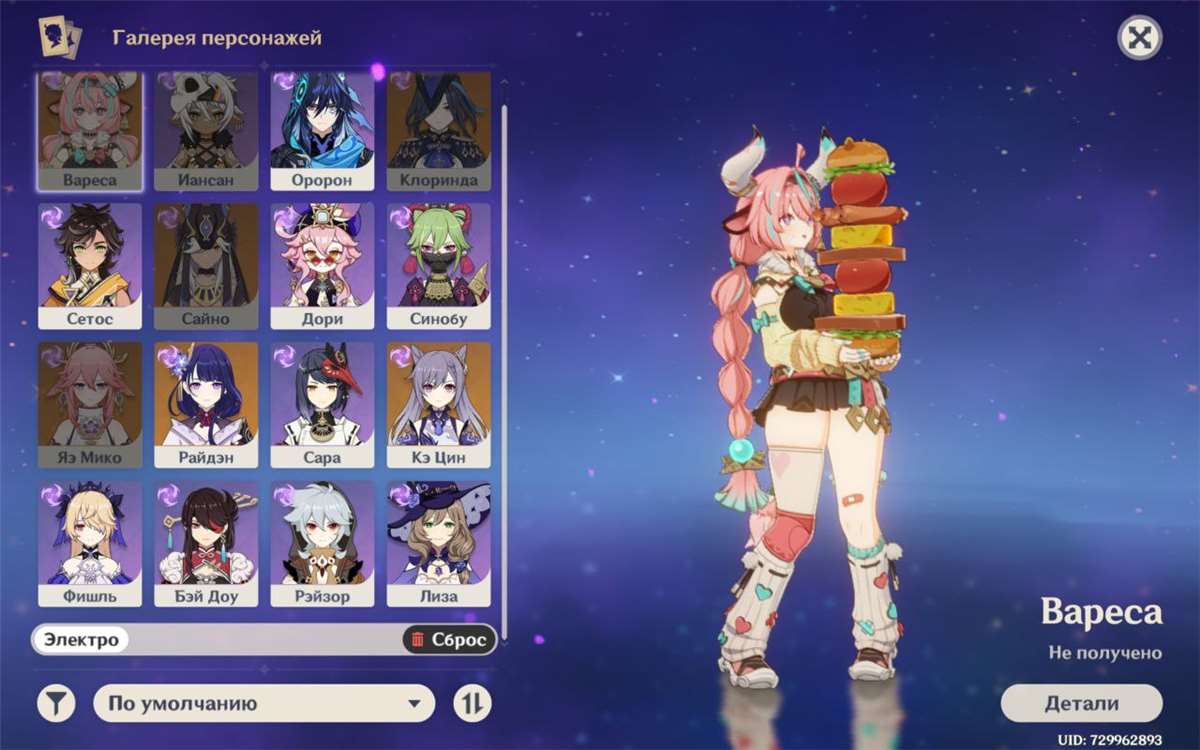Open Детали for Вареса
The image size is (1200, 750).
click(x=1081, y=703)
